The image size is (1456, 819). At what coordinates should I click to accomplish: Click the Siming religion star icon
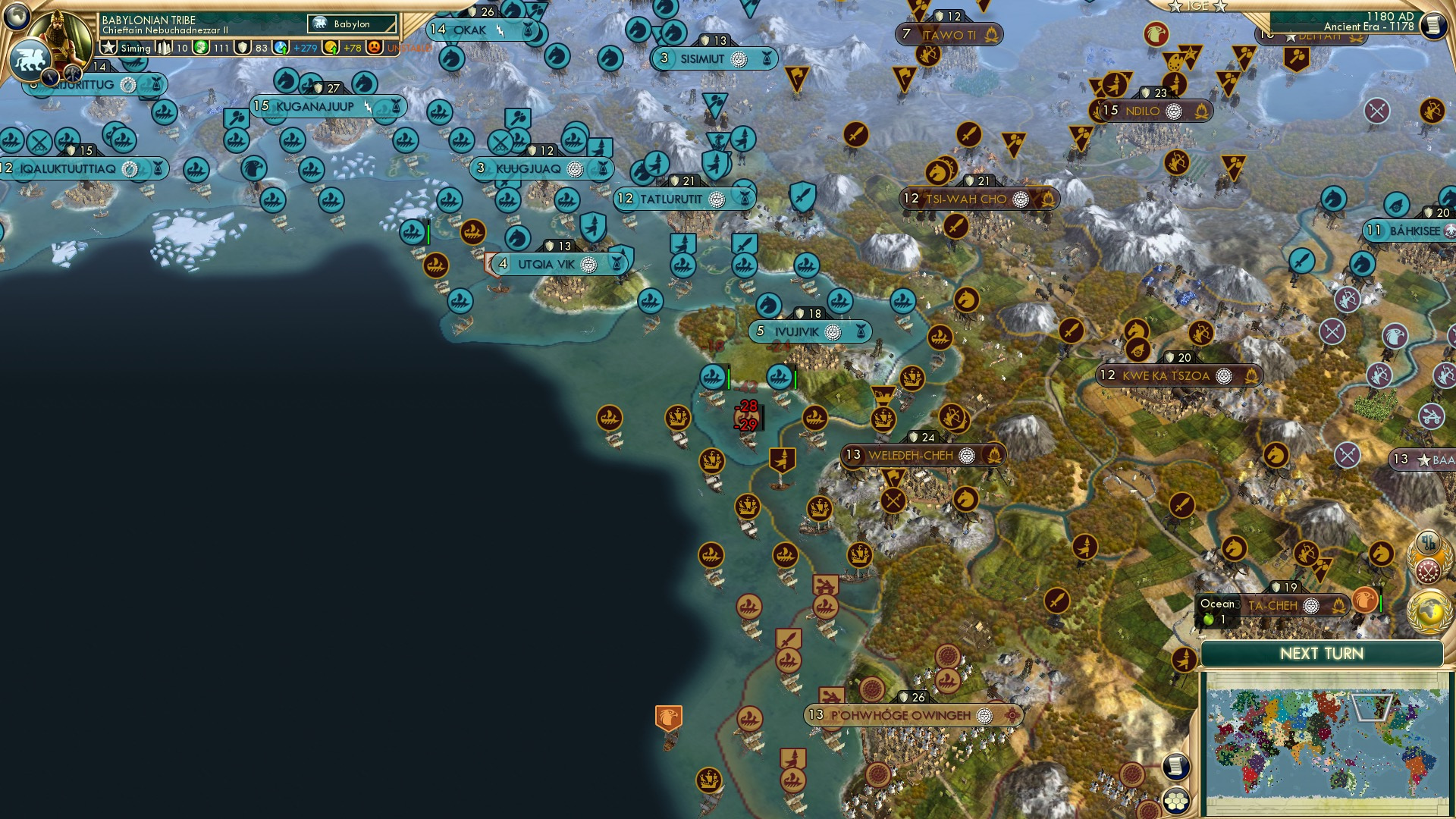point(108,47)
